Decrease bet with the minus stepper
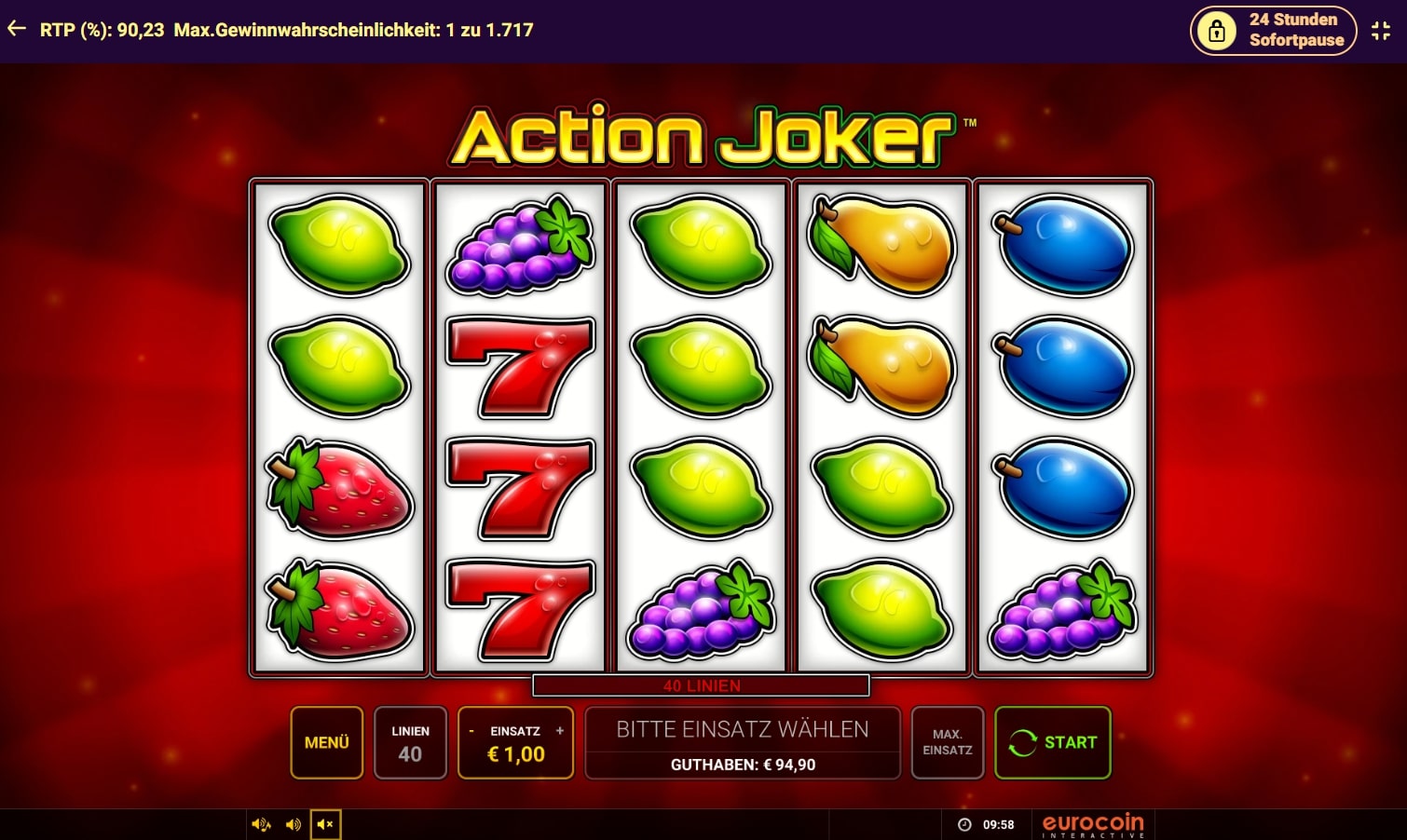This screenshot has height=840, width=1407. pyautogui.click(x=473, y=731)
